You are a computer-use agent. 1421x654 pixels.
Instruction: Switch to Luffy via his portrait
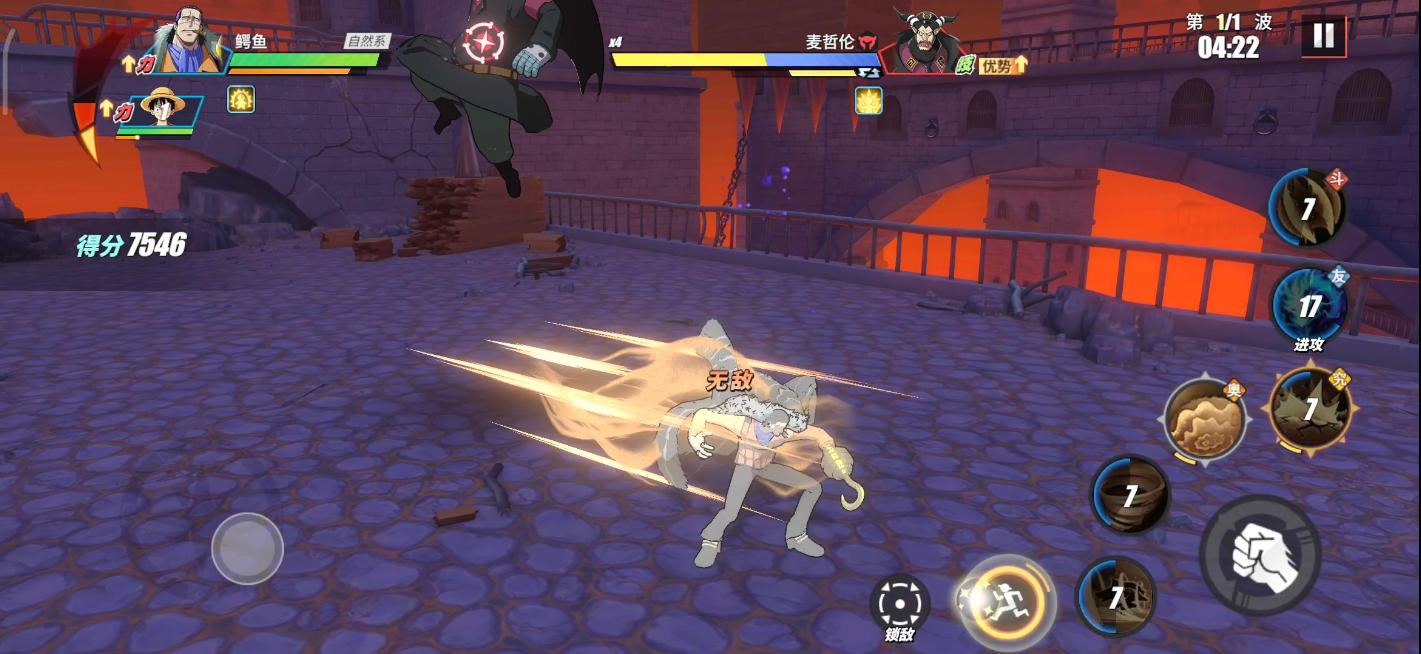tap(165, 110)
